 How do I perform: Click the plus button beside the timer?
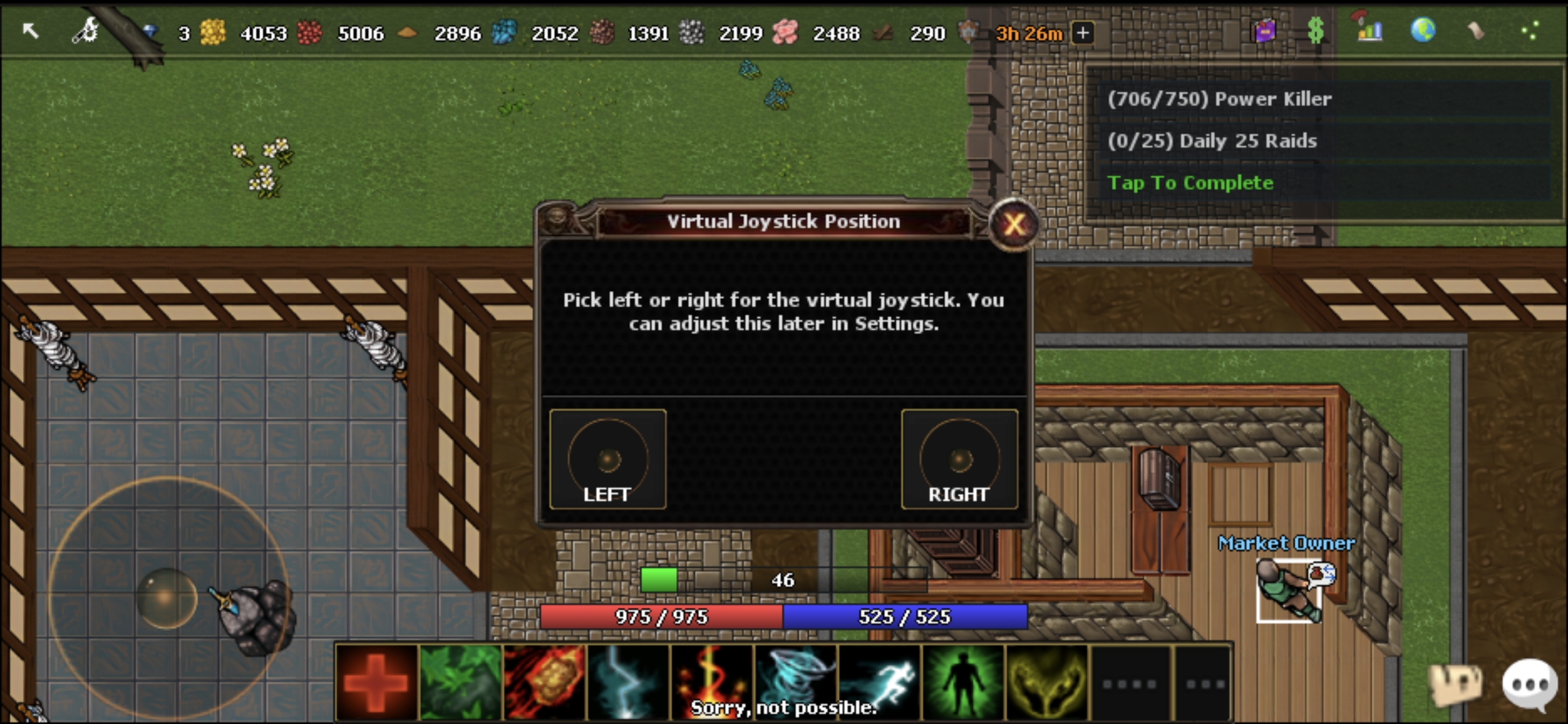coord(1083,32)
